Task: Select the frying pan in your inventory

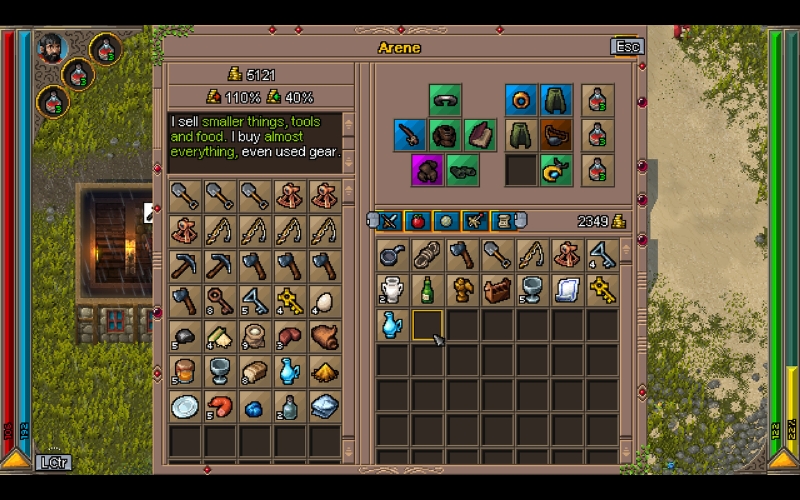Action: 393,255
